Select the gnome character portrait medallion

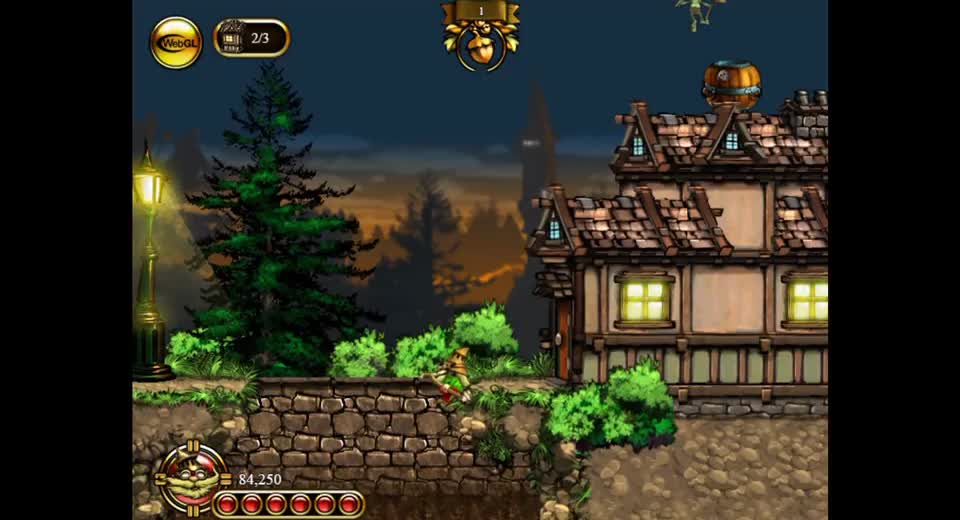click(x=193, y=479)
